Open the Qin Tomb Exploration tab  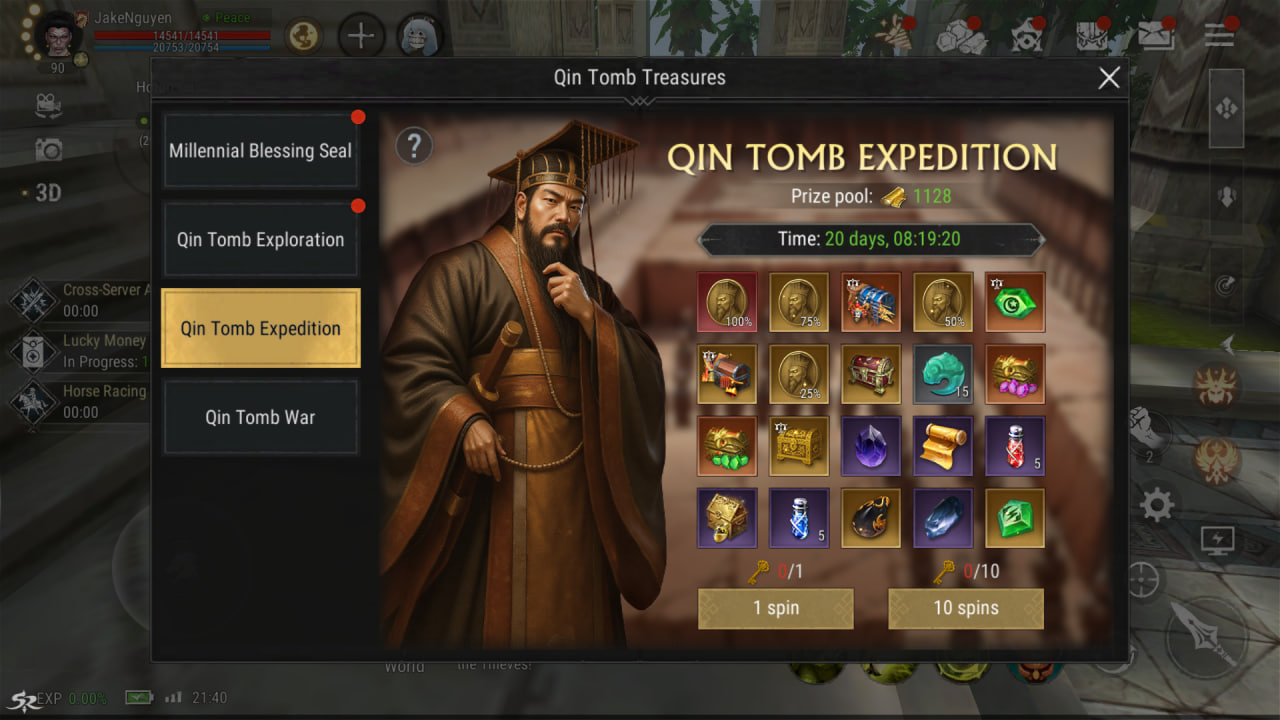click(260, 240)
